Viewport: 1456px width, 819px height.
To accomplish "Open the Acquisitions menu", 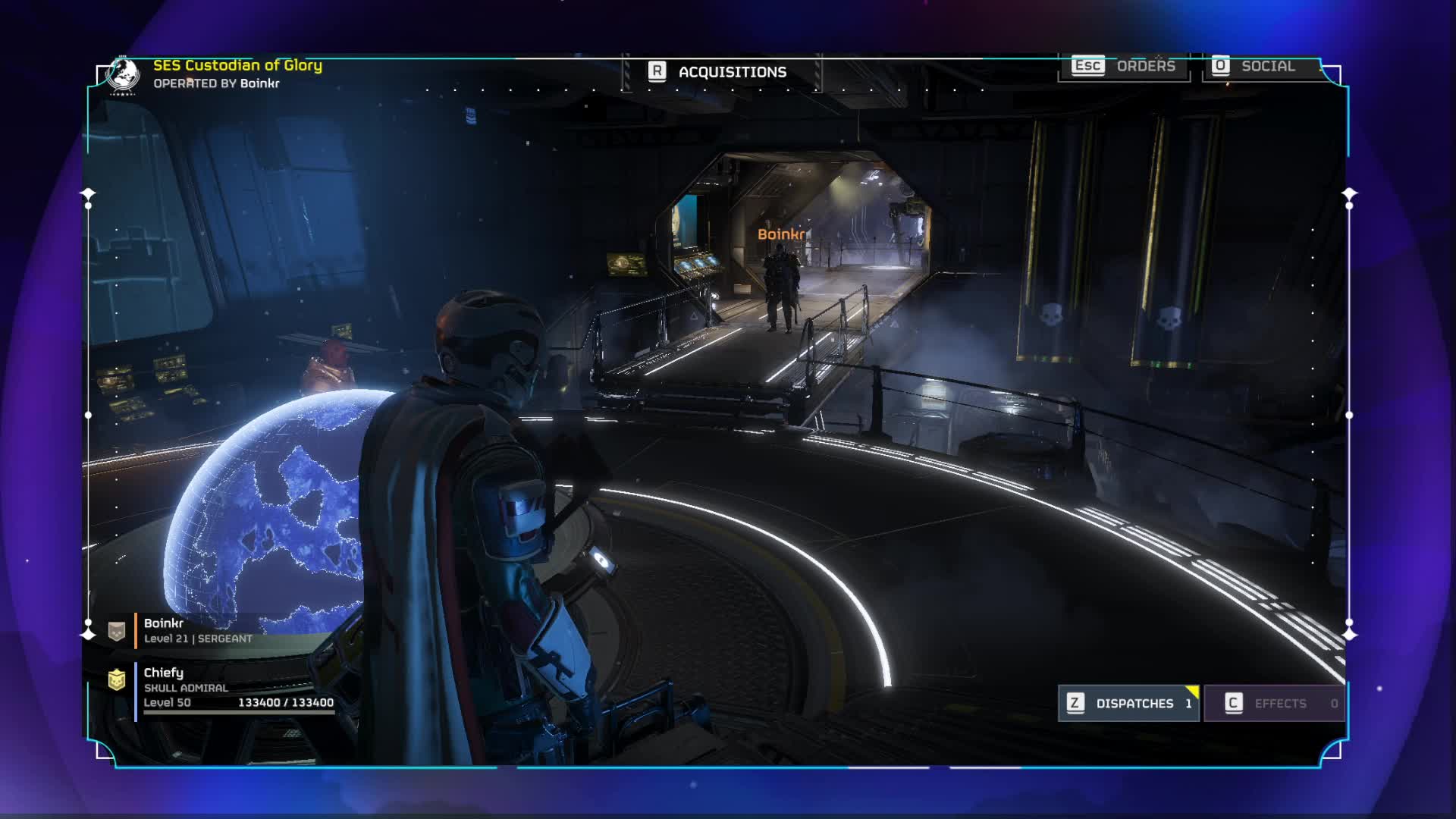I will pos(719,72).
